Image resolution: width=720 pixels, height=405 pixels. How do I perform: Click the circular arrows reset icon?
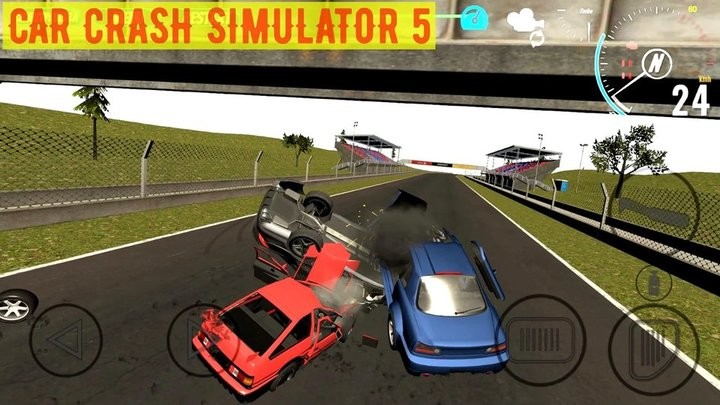535,39
